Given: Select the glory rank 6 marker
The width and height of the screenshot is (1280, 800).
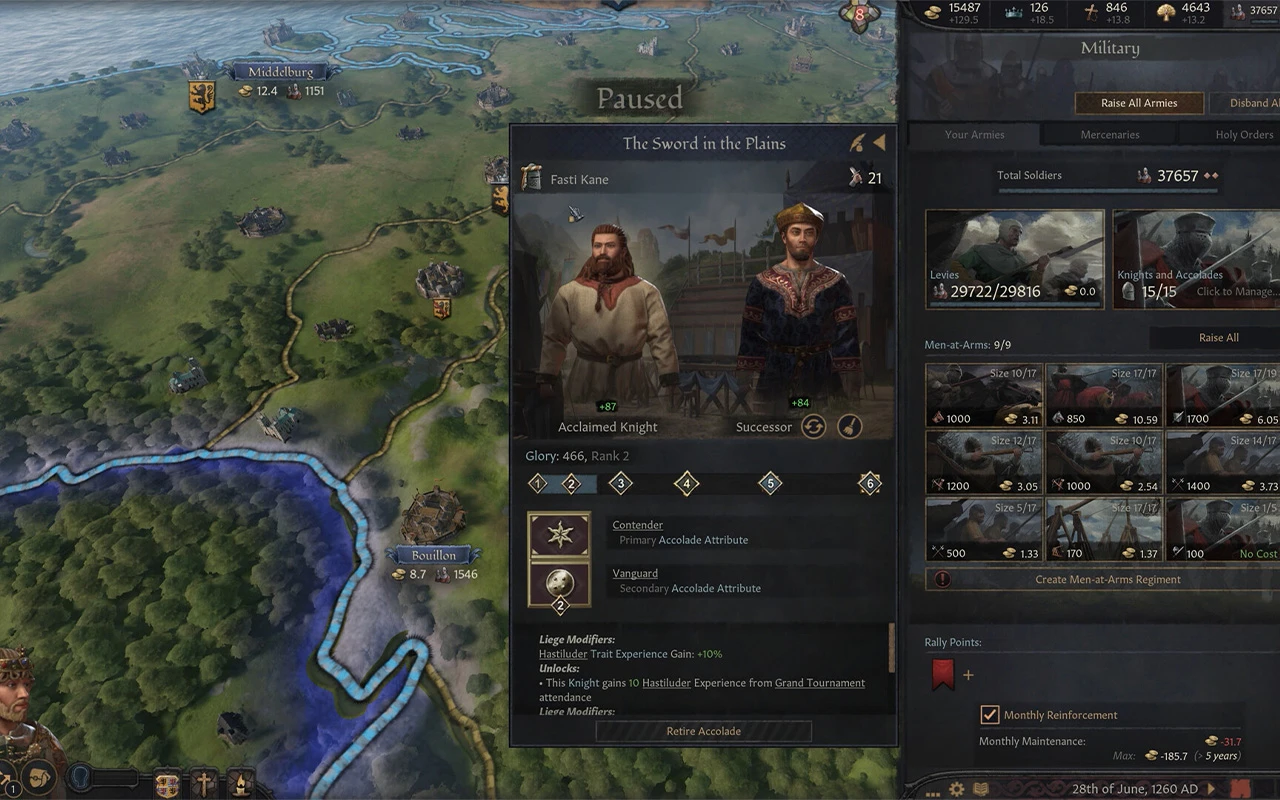Looking at the screenshot, I should 869,484.
